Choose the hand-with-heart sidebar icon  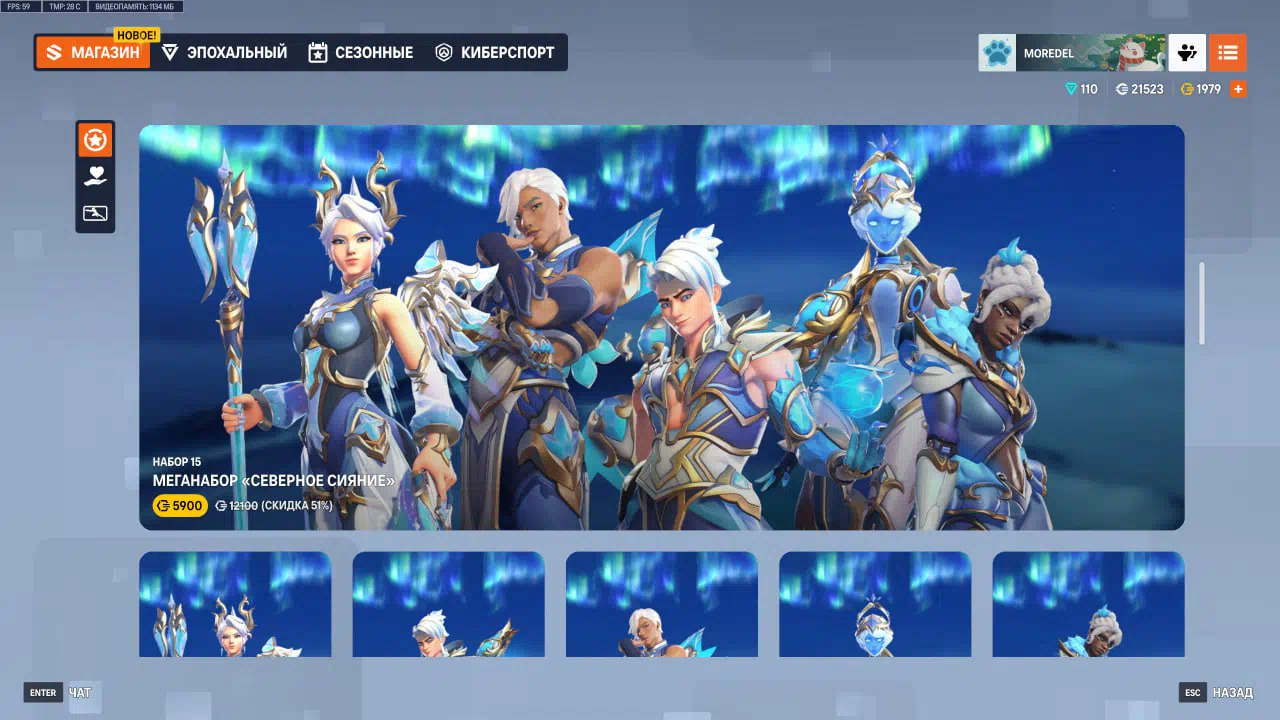click(x=95, y=177)
